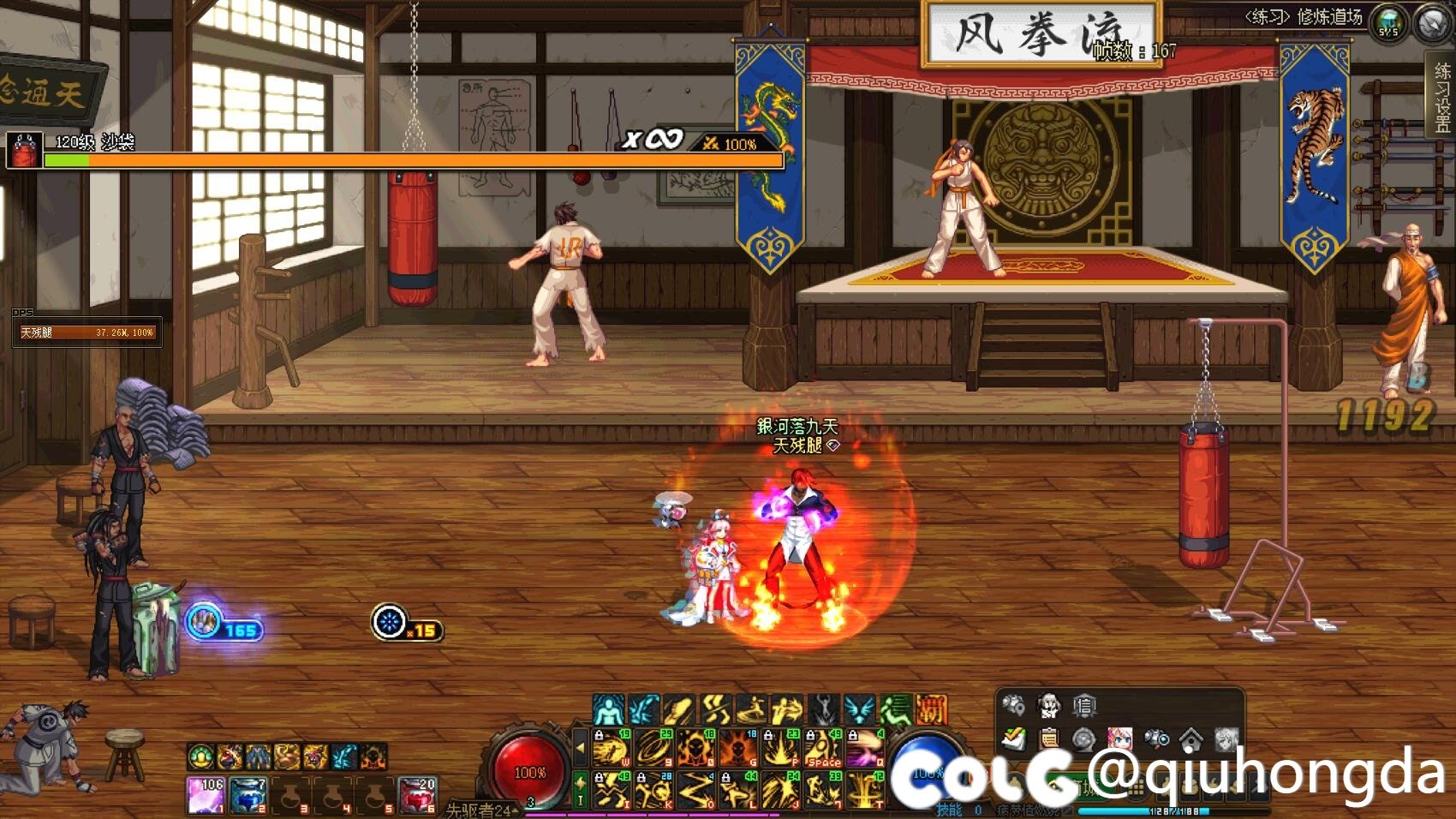
Task: Open the clipboard quest log icon
Action: tap(1048, 738)
